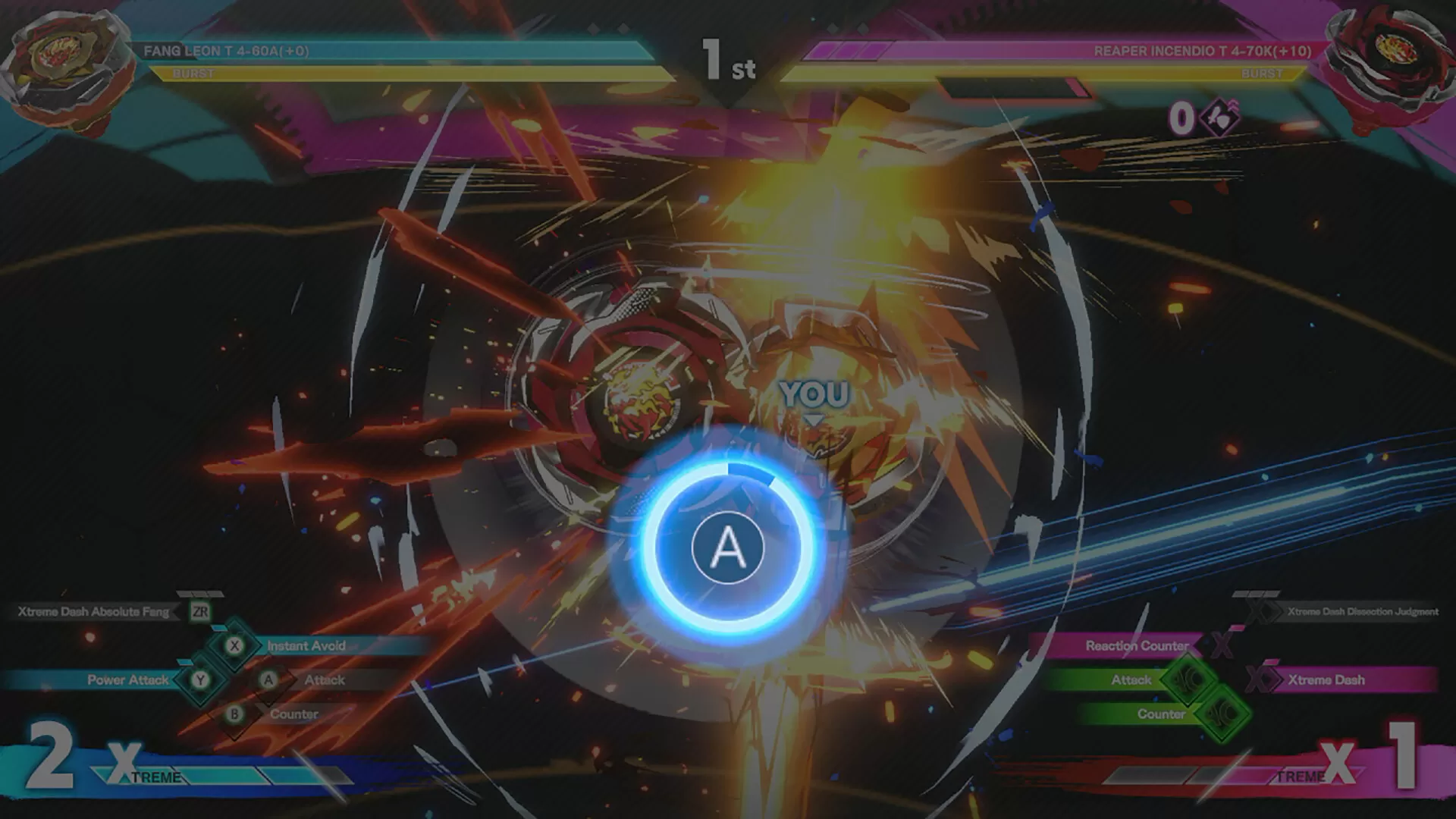
Task: Click the X button icon for Instant Avoid
Action: 235,646
